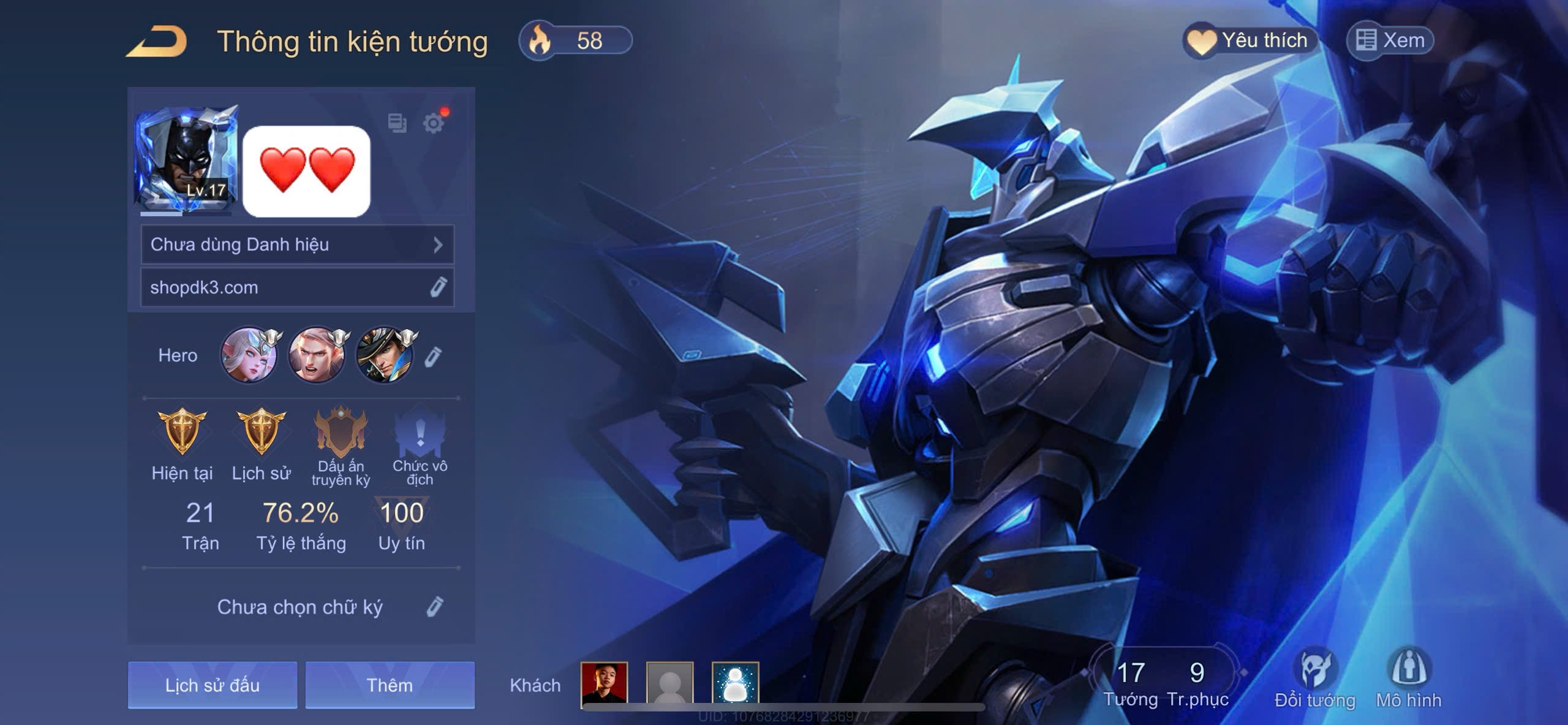
Task: Click the Batman profile avatar
Action: click(x=186, y=159)
